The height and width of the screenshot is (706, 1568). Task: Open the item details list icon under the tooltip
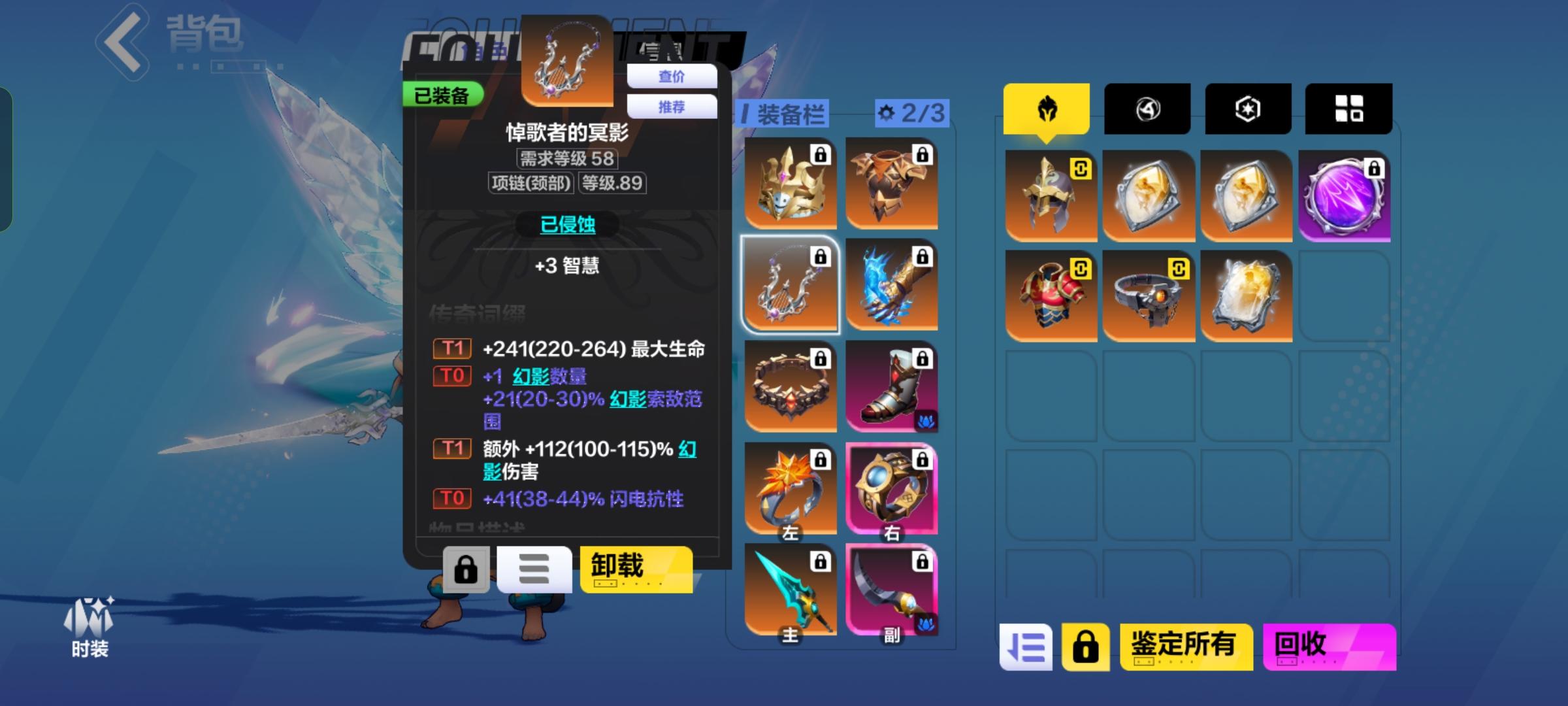tap(534, 569)
